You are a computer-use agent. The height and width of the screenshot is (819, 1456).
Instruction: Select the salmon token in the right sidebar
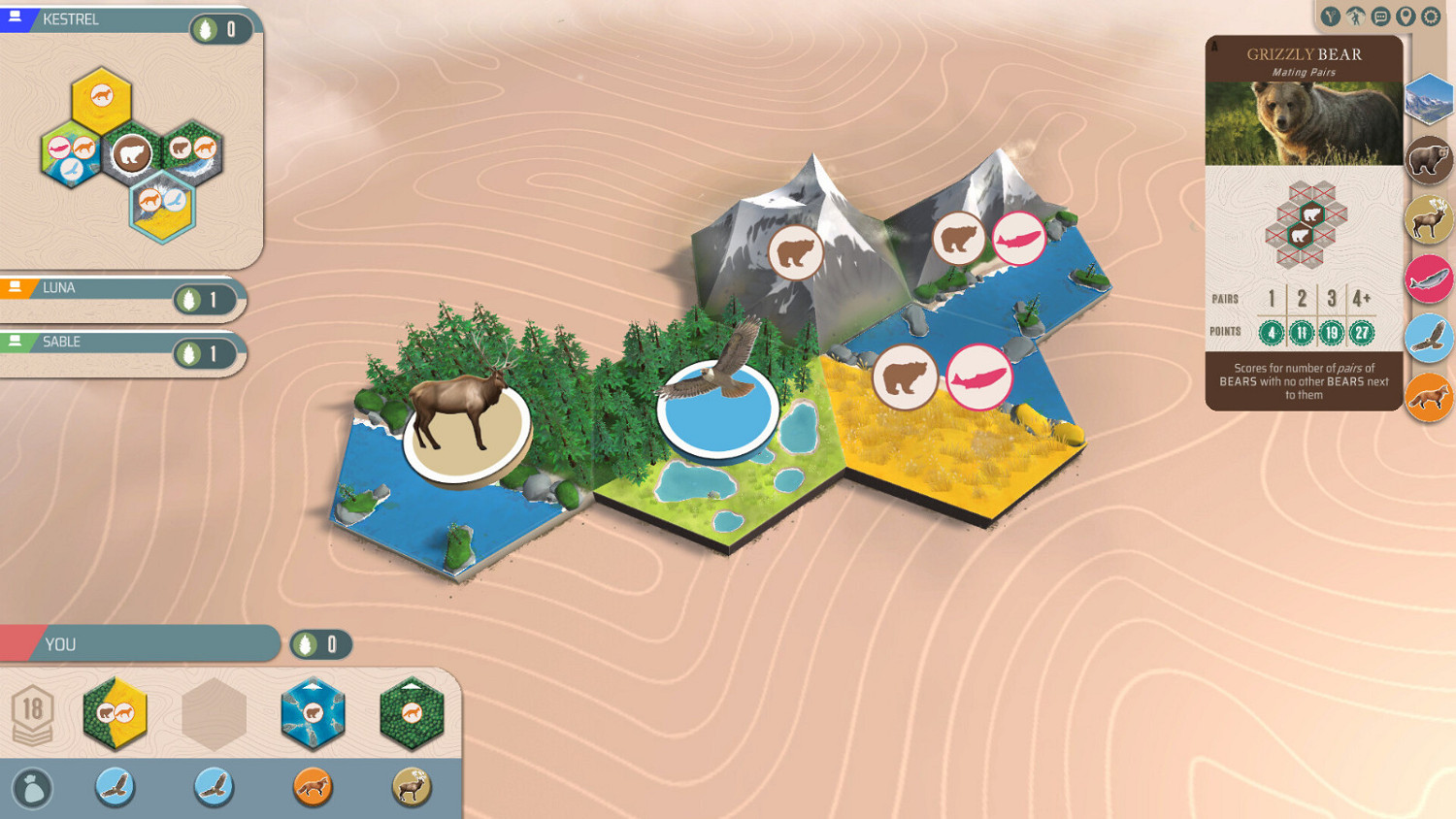(1429, 278)
